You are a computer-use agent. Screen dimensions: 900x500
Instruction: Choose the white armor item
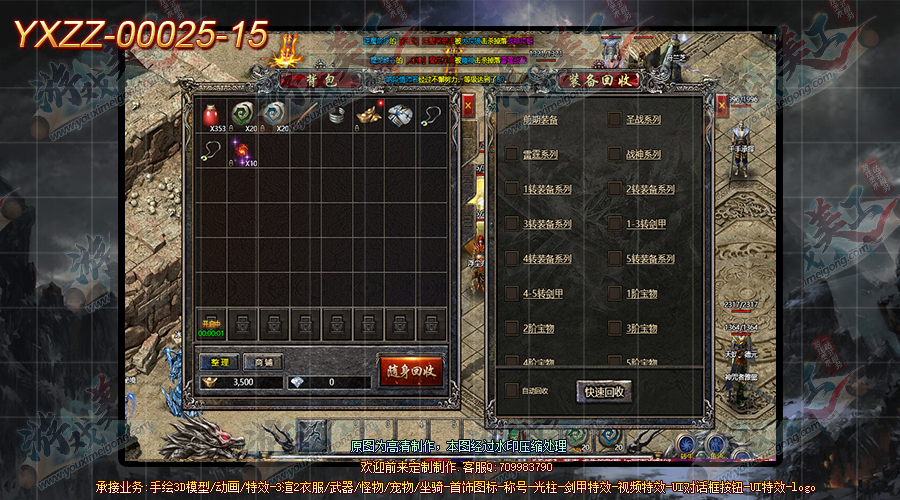[x=400, y=115]
